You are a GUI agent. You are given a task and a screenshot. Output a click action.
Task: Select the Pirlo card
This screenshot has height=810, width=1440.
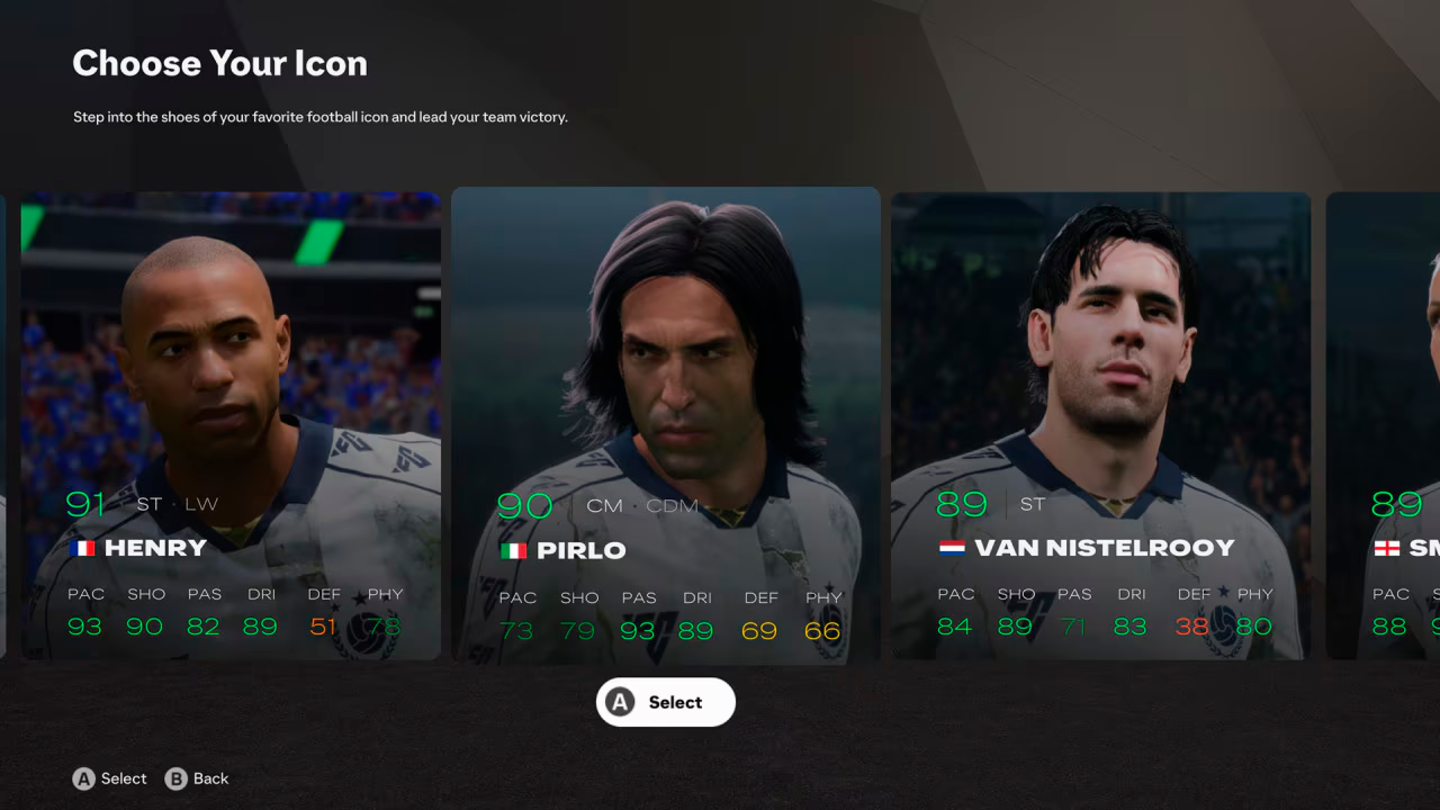665,420
